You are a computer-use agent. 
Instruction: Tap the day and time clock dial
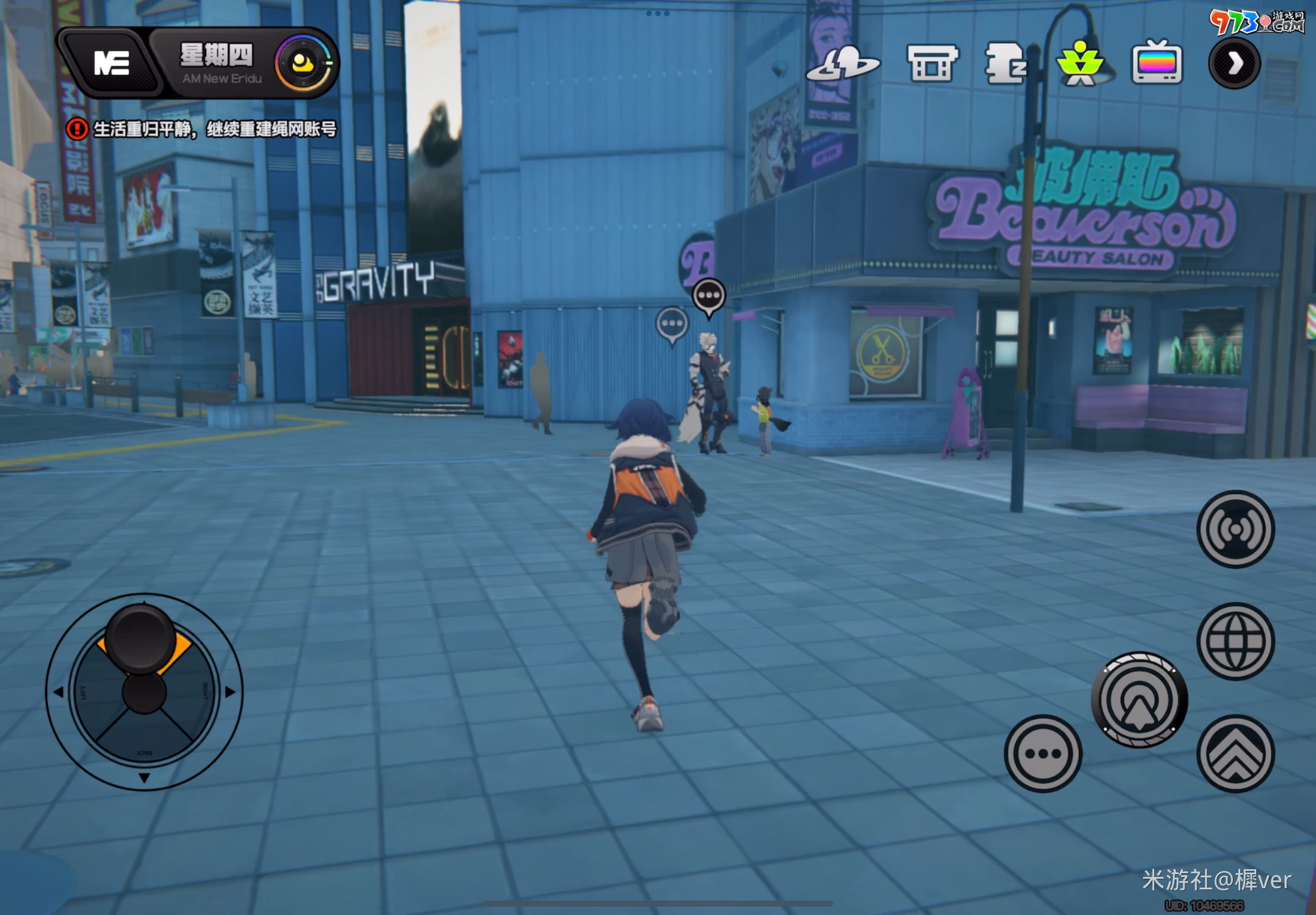304,63
